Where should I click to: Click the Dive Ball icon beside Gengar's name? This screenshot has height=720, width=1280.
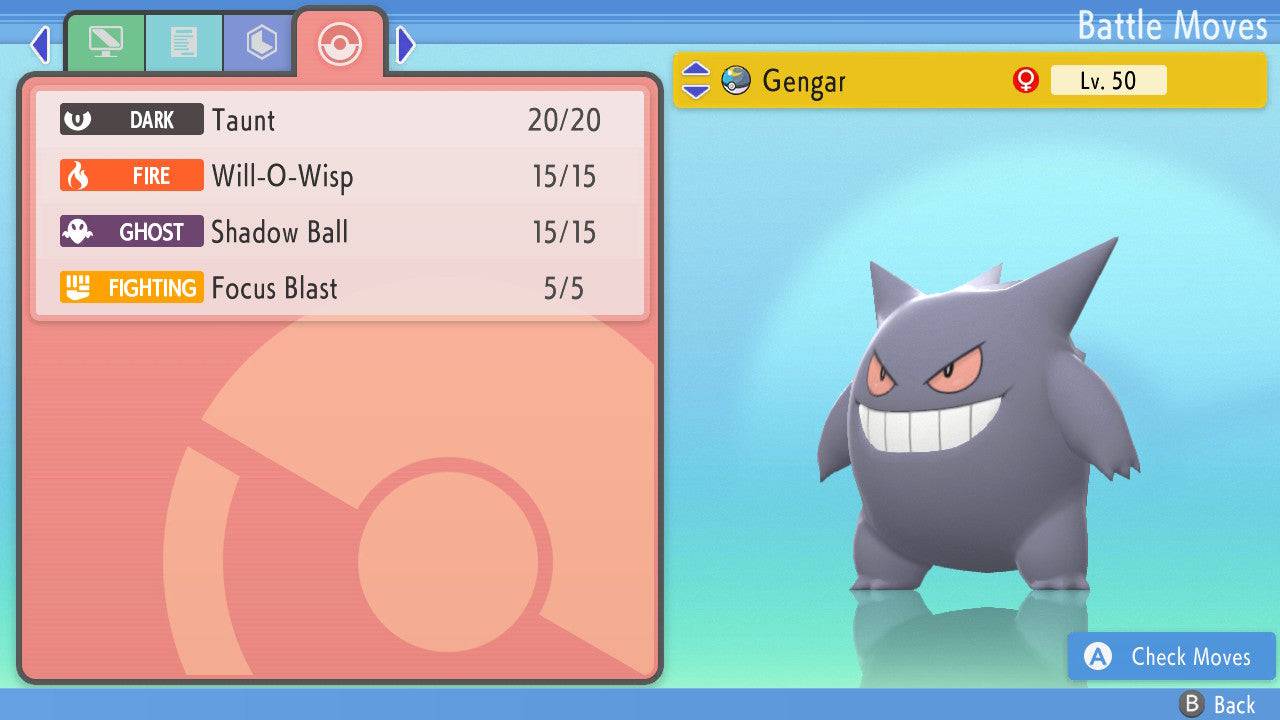click(x=737, y=80)
